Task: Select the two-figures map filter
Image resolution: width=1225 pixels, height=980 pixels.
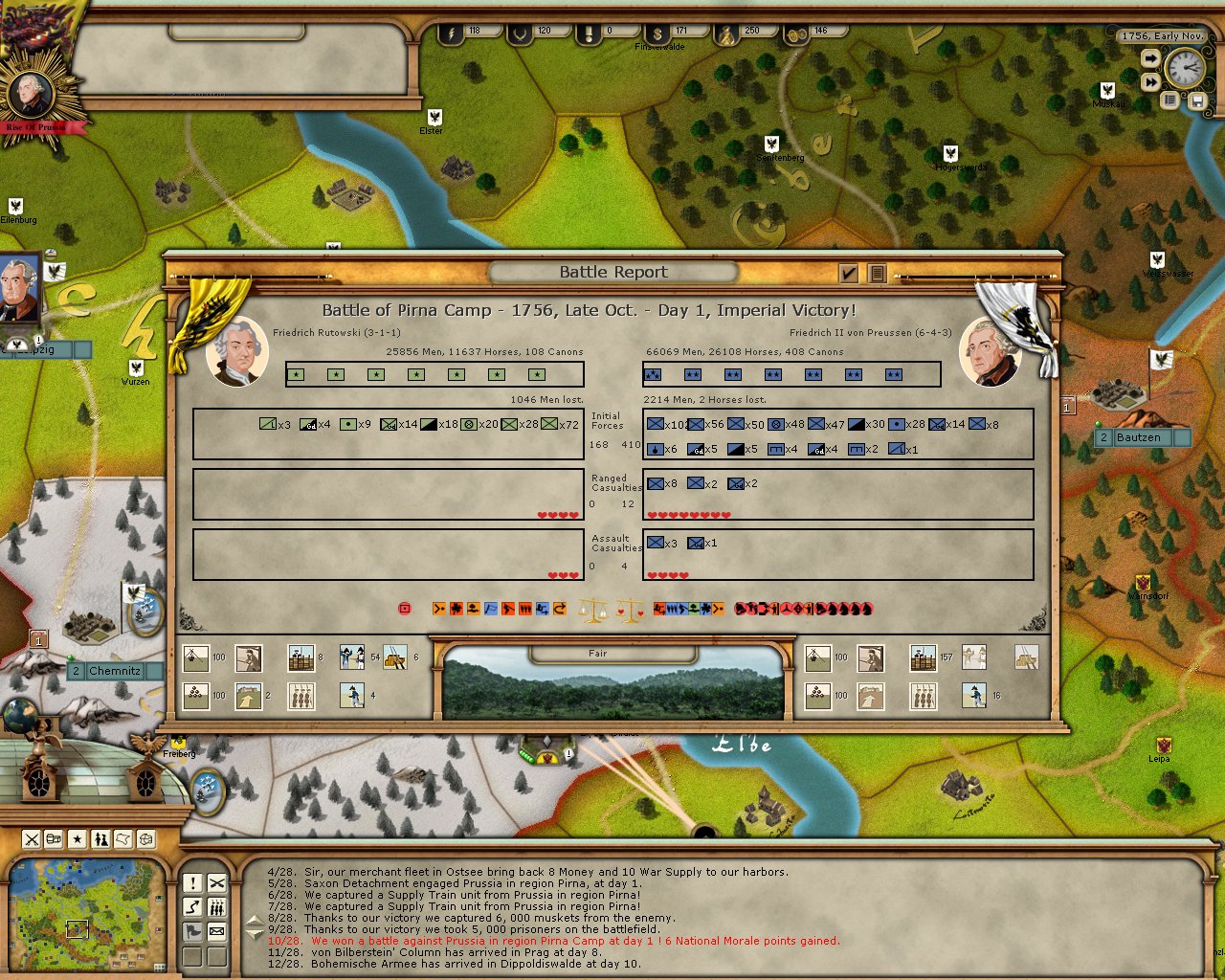Action: click(100, 839)
